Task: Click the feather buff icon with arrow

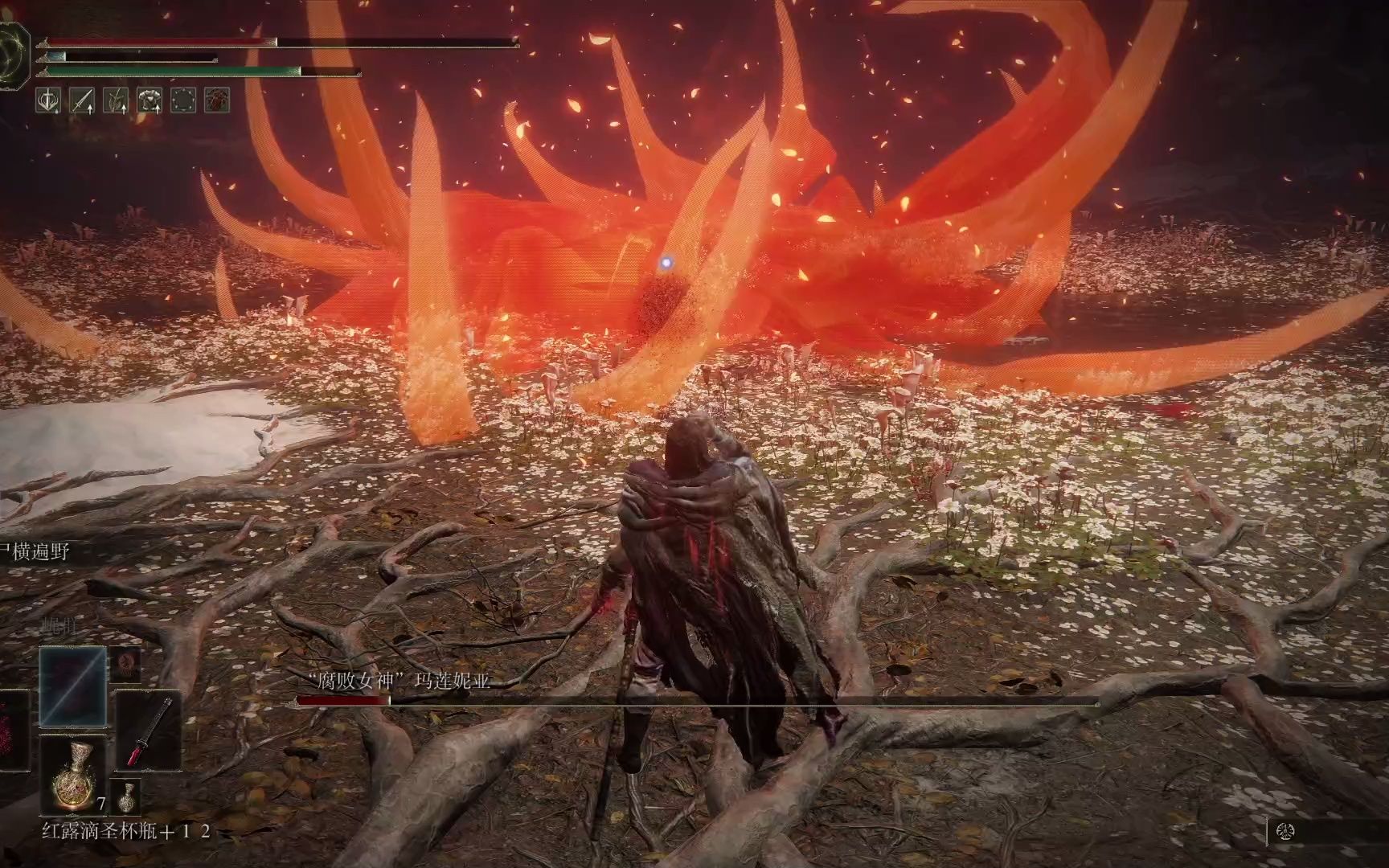Action: click(x=117, y=100)
